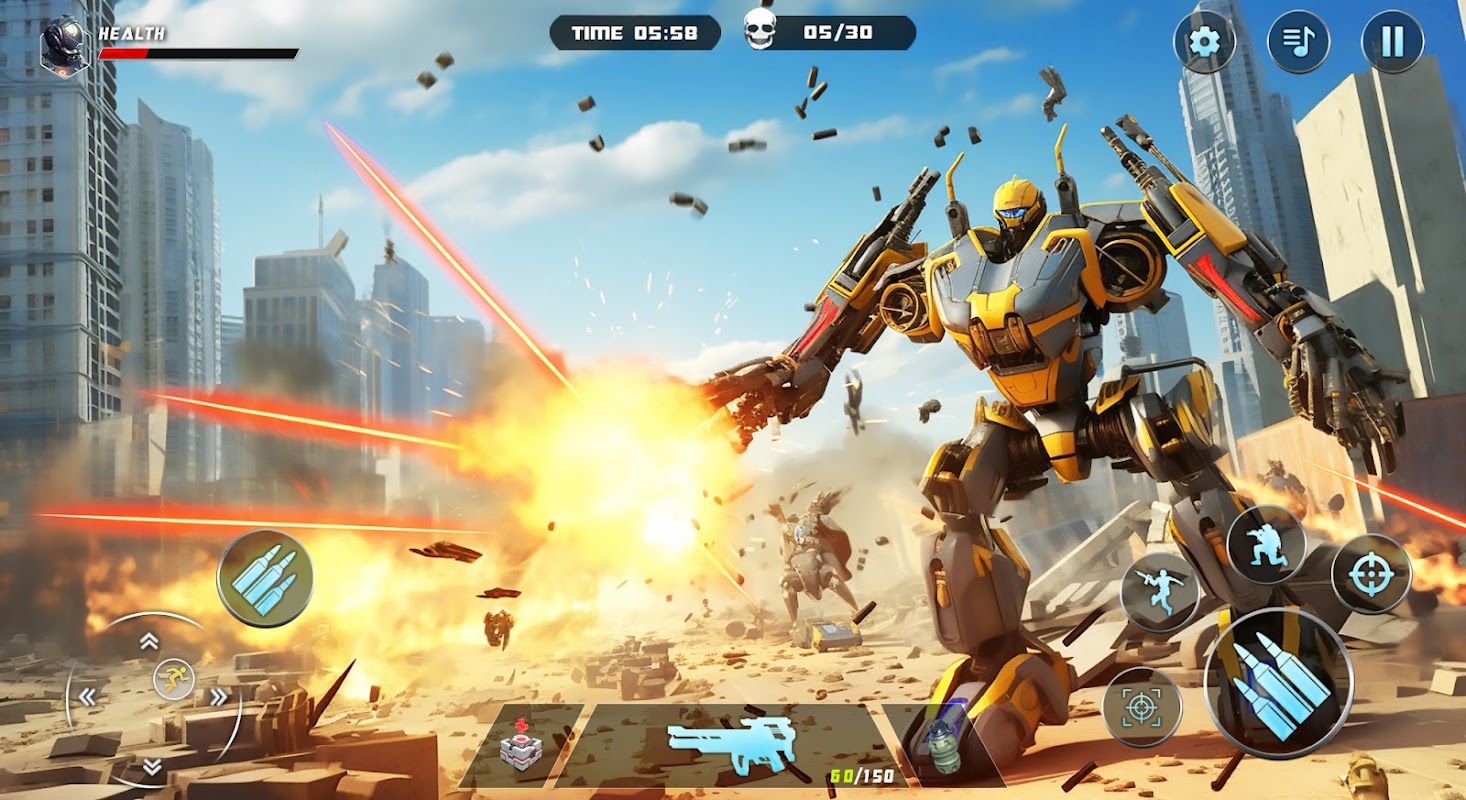The width and height of the screenshot is (1466, 800).
Task: Tap the yellow sprinting figure icon
Action: click(174, 680)
